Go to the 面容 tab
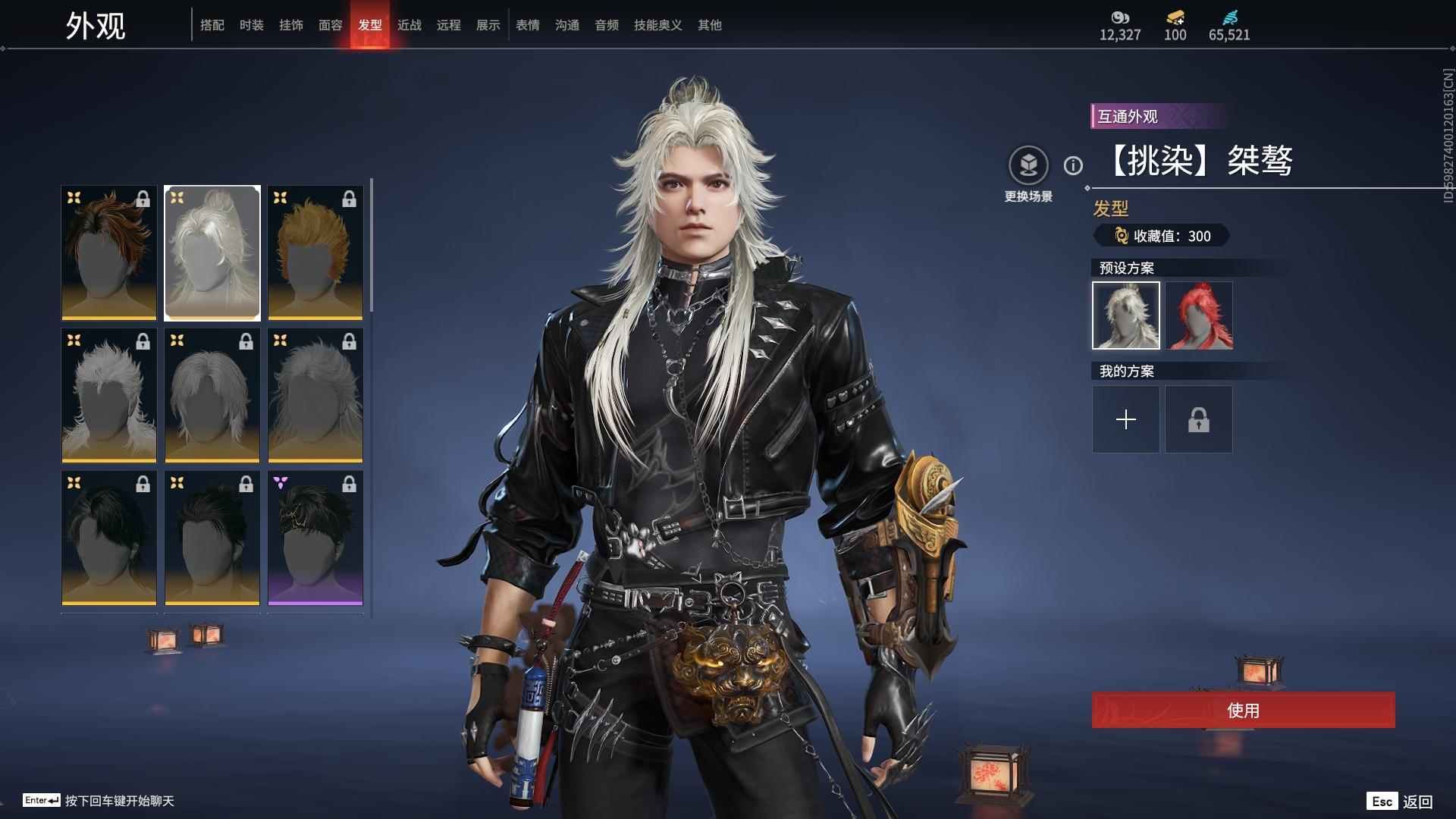 (331, 25)
